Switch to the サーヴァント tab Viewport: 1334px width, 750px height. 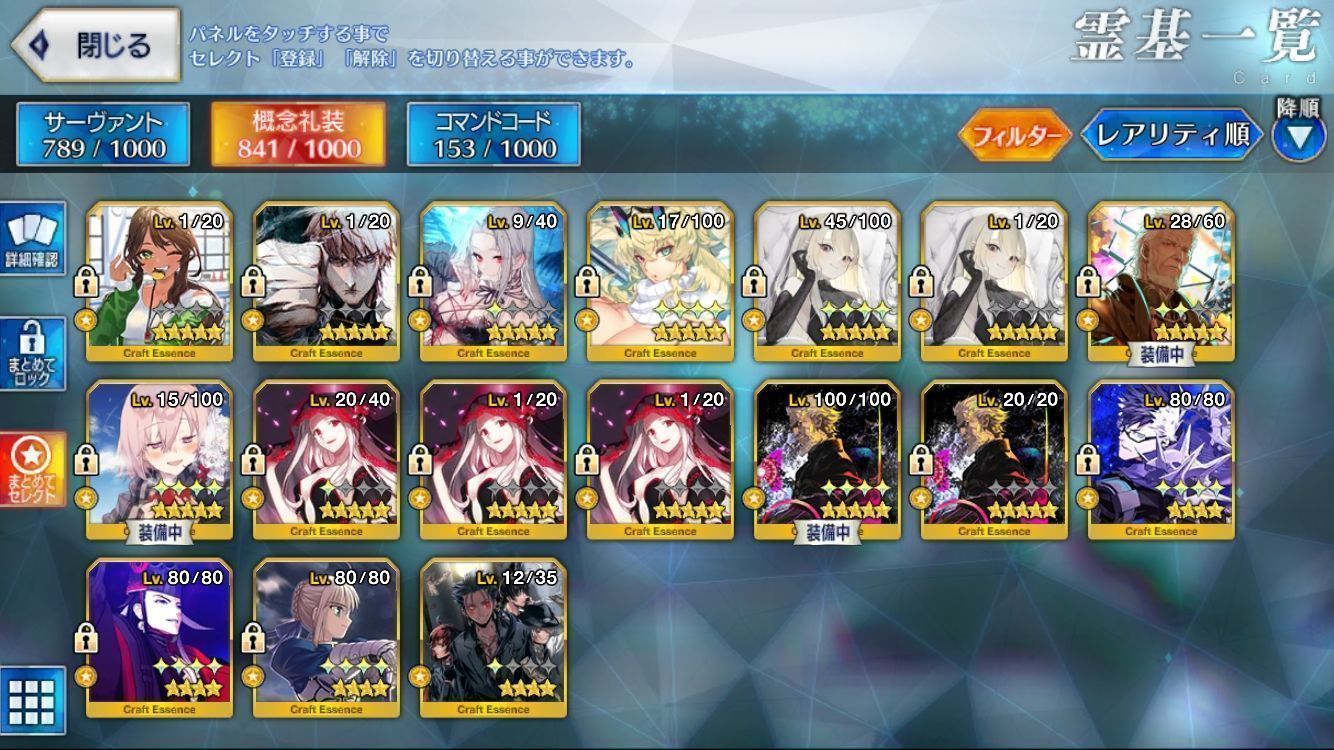[103, 135]
